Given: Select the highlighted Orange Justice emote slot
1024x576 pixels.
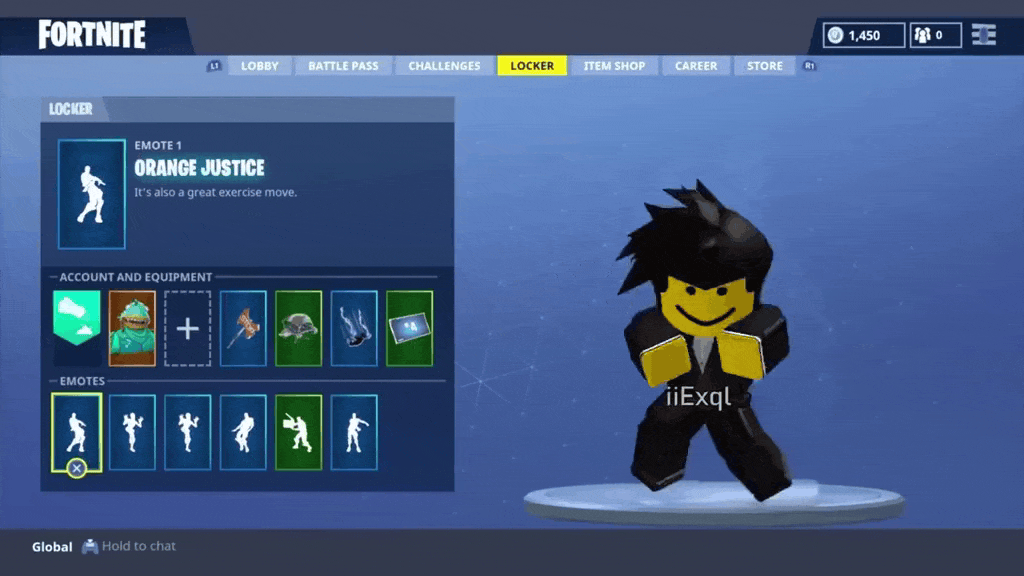Looking at the screenshot, I should (77, 432).
